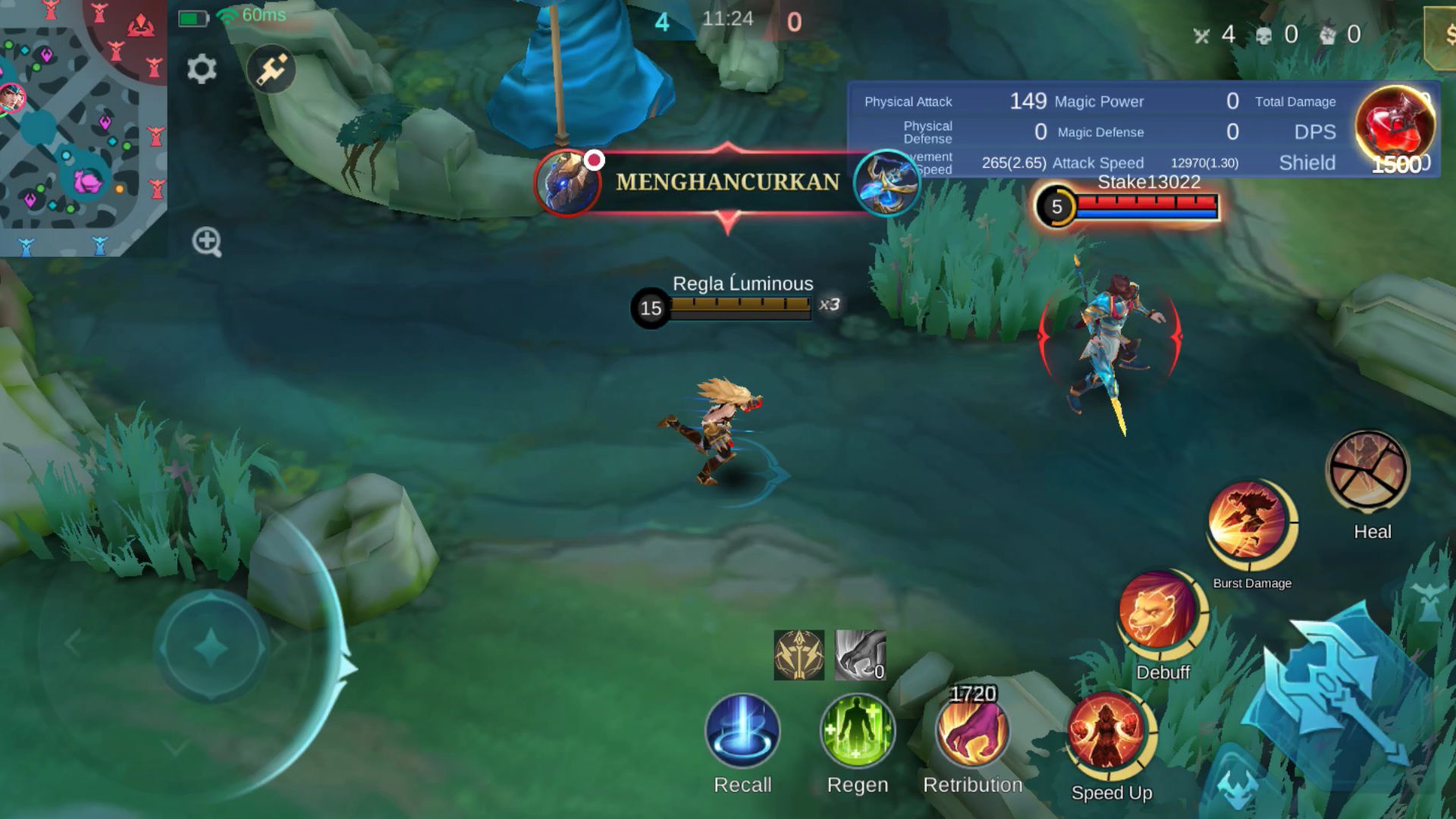Tap the movement joystick center

pyautogui.click(x=212, y=647)
